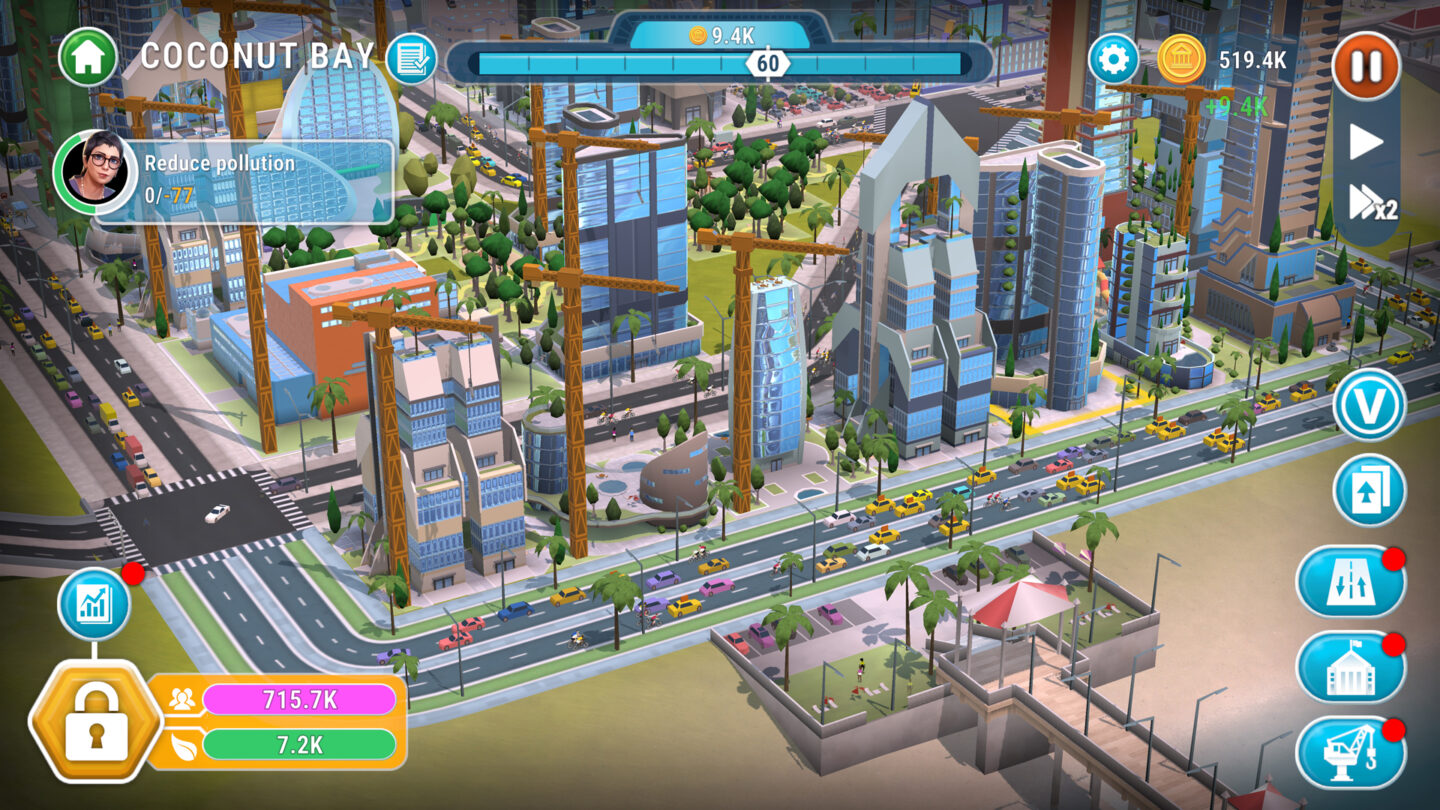Screen dimensions: 1440x810
Task: Click the circular V badge icon
Action: [x=1372, y=404]
